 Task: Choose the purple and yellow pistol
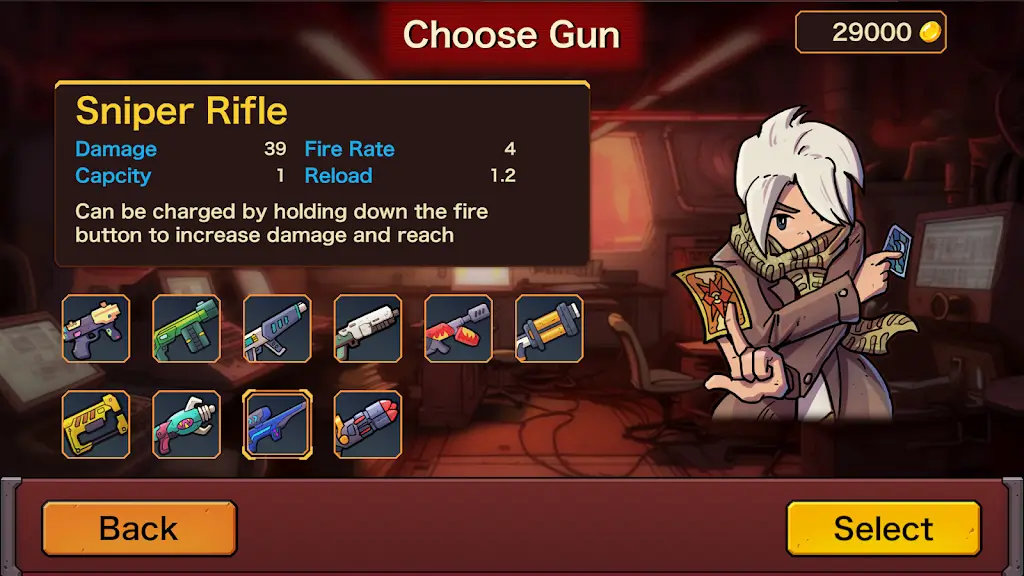tap(96, 328)
